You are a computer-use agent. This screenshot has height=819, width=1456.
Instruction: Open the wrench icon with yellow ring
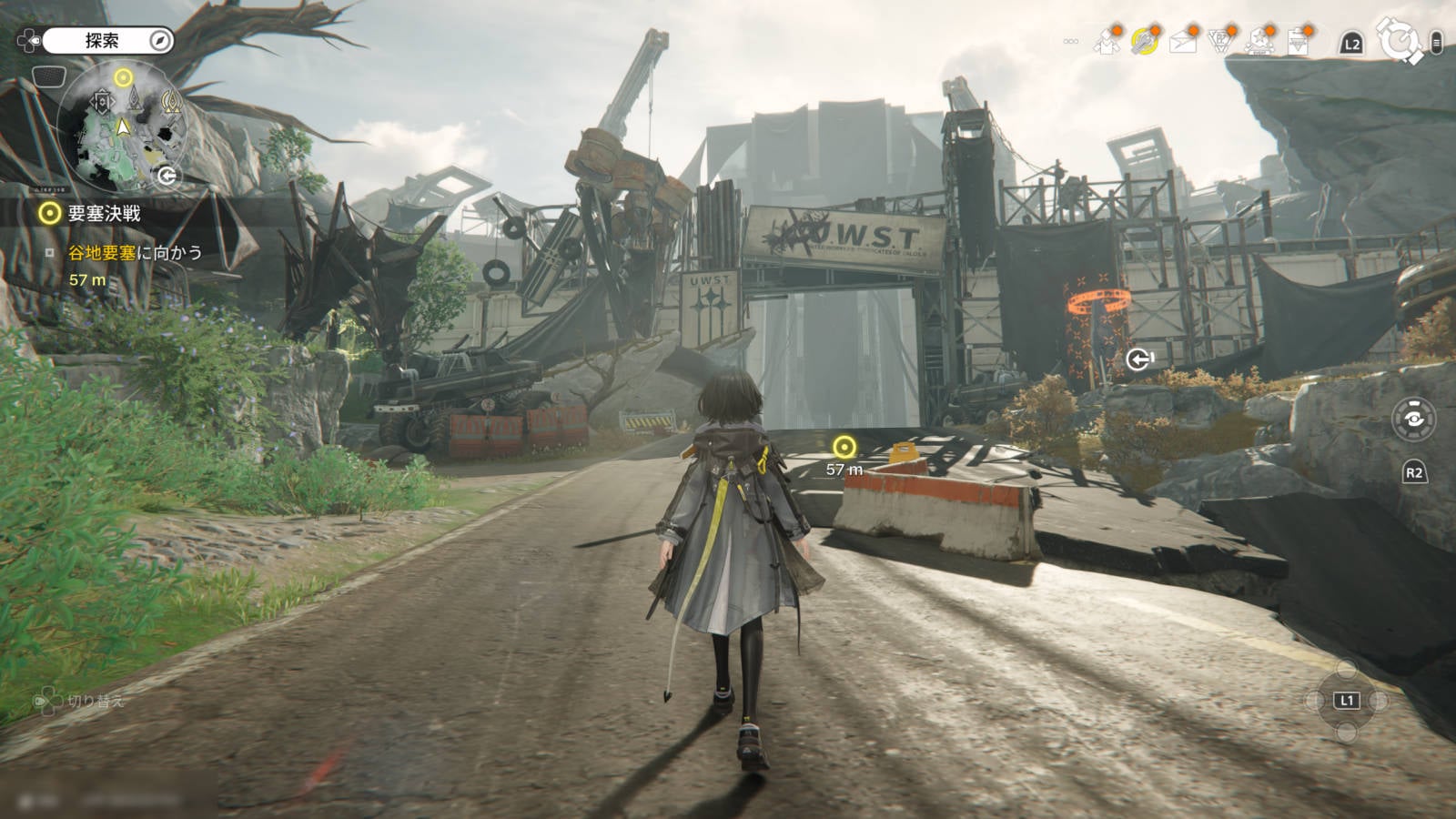[x=1144, y=42]
